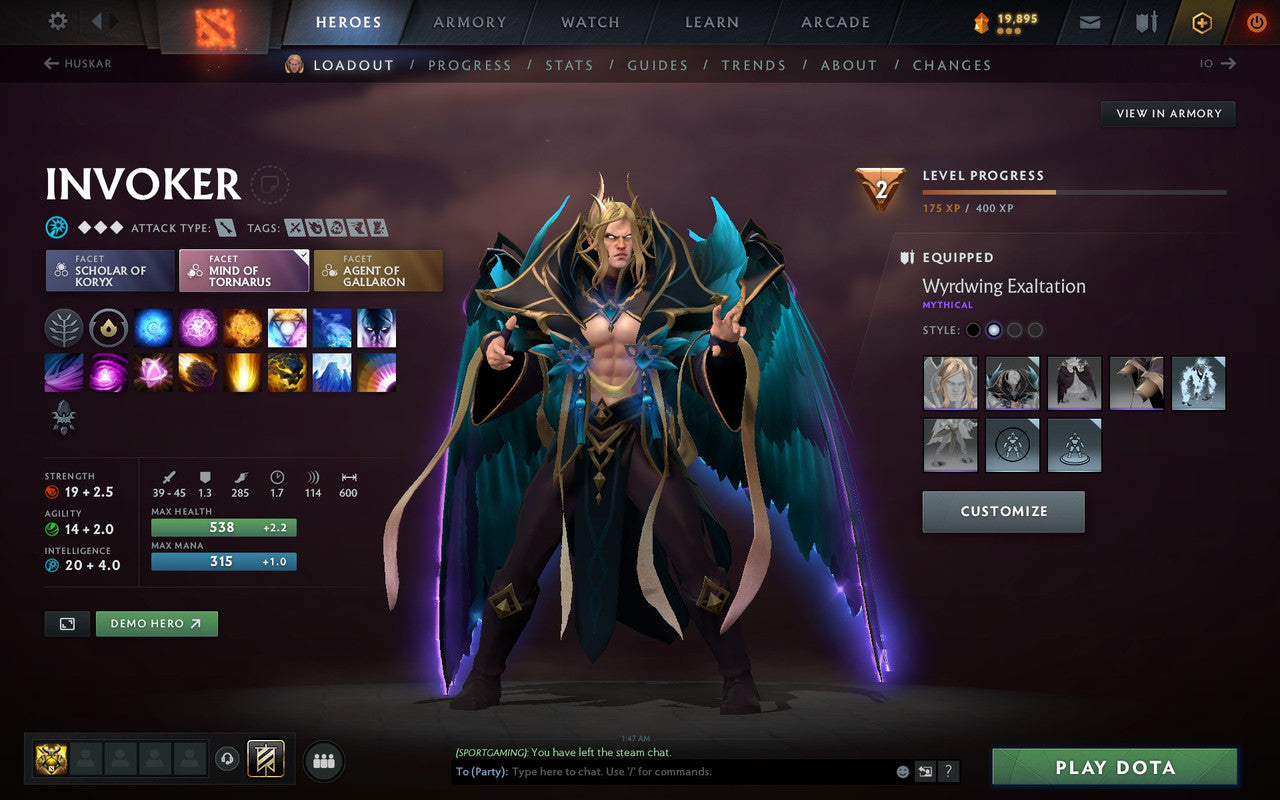
Task: Select the Exort ability icon
Action: (x=242, y=328)
